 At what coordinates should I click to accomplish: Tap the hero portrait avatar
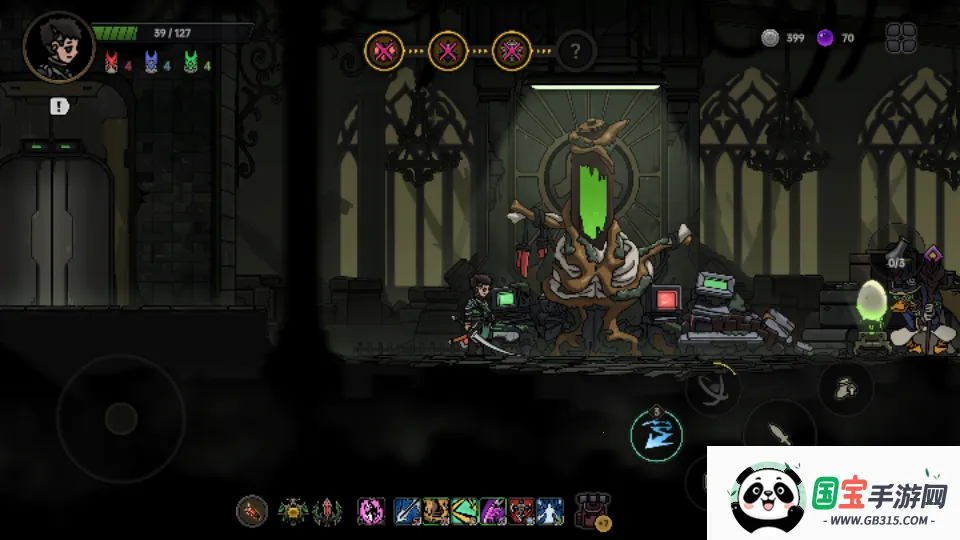[x=58, y=45]
